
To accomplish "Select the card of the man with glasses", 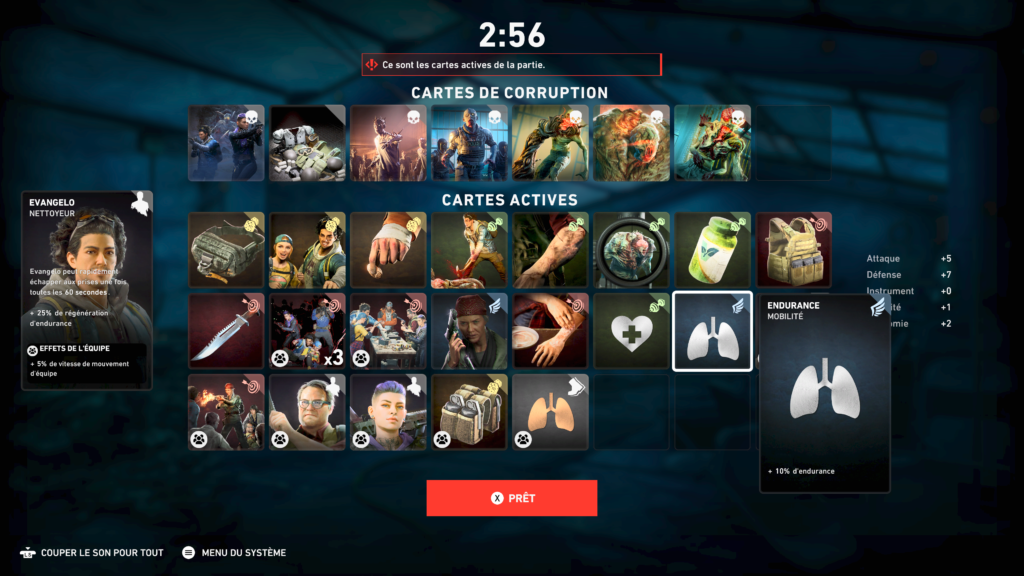I will 307,412.
